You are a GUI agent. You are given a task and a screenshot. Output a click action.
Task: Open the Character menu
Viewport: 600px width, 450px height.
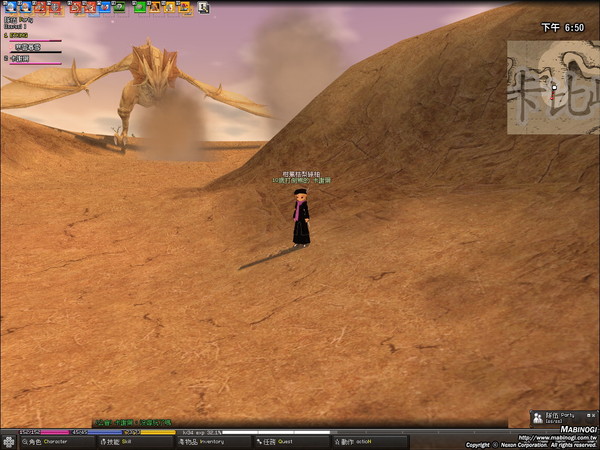43,441
